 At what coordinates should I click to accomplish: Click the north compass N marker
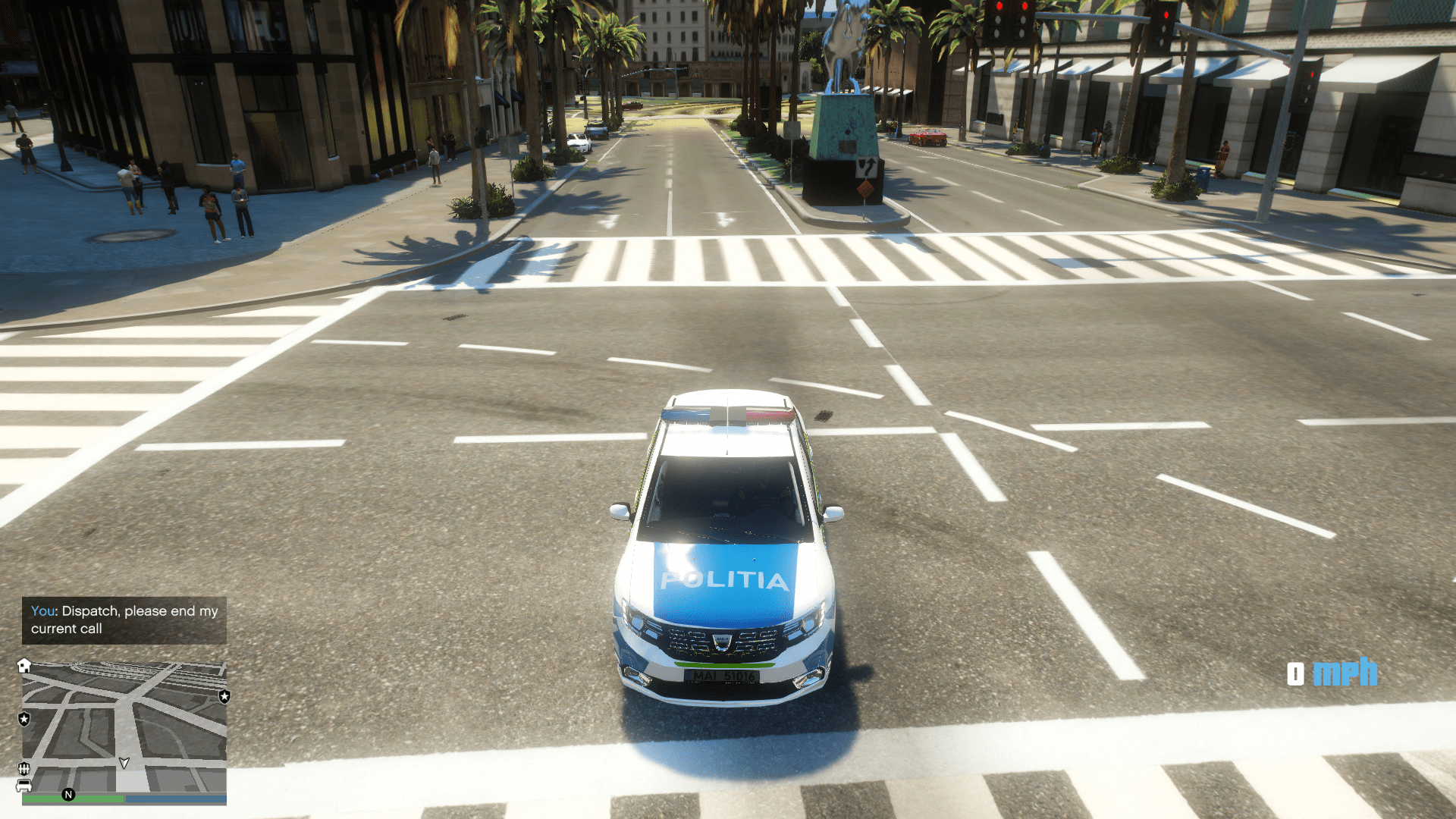click(68, 795)
